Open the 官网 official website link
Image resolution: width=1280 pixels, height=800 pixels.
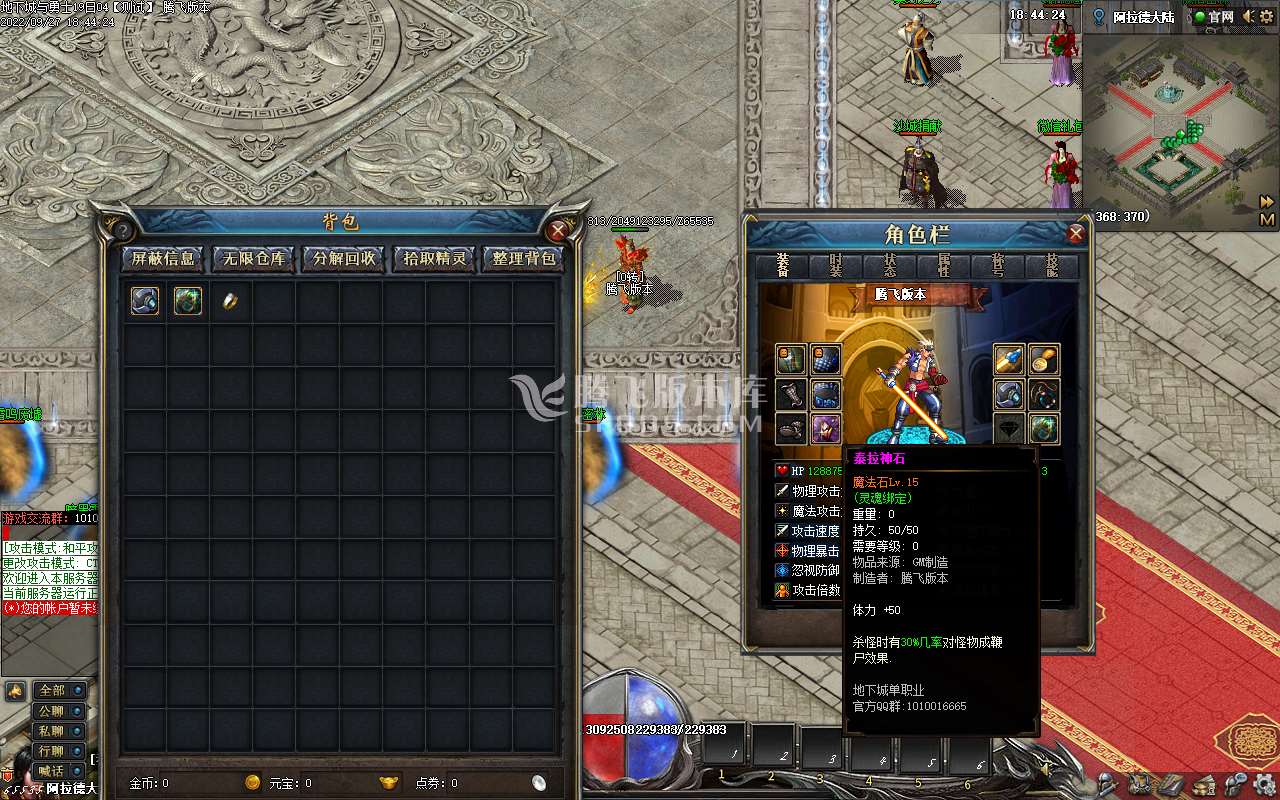1215,17
